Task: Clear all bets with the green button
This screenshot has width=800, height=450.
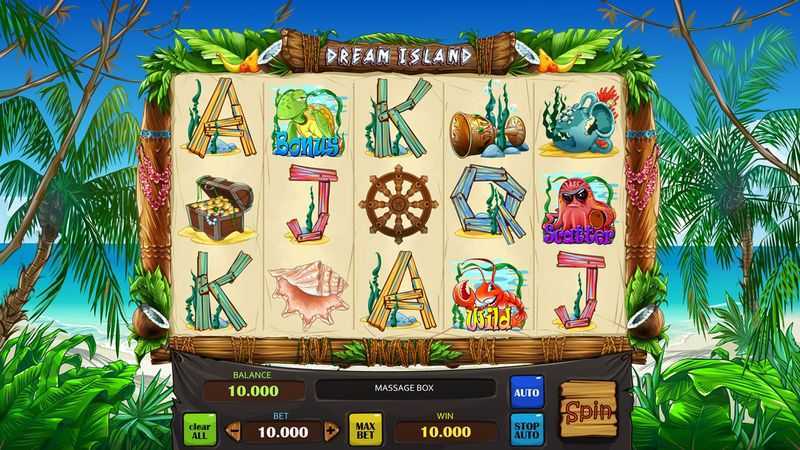Action: pyautogui.click(x=200, y=430)
